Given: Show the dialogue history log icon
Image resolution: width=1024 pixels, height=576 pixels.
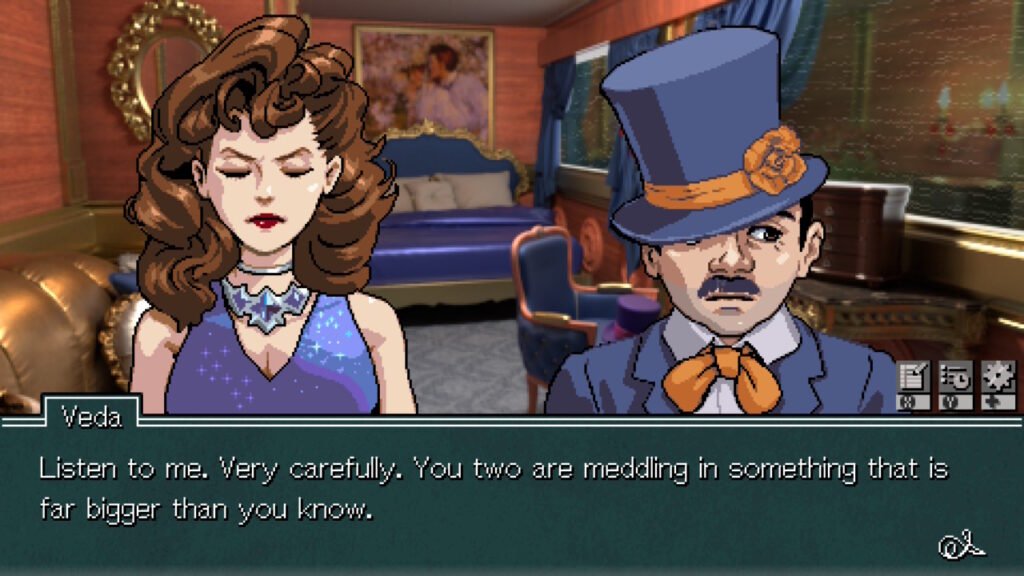Looking at the screenshot, I should coord(955,378).
